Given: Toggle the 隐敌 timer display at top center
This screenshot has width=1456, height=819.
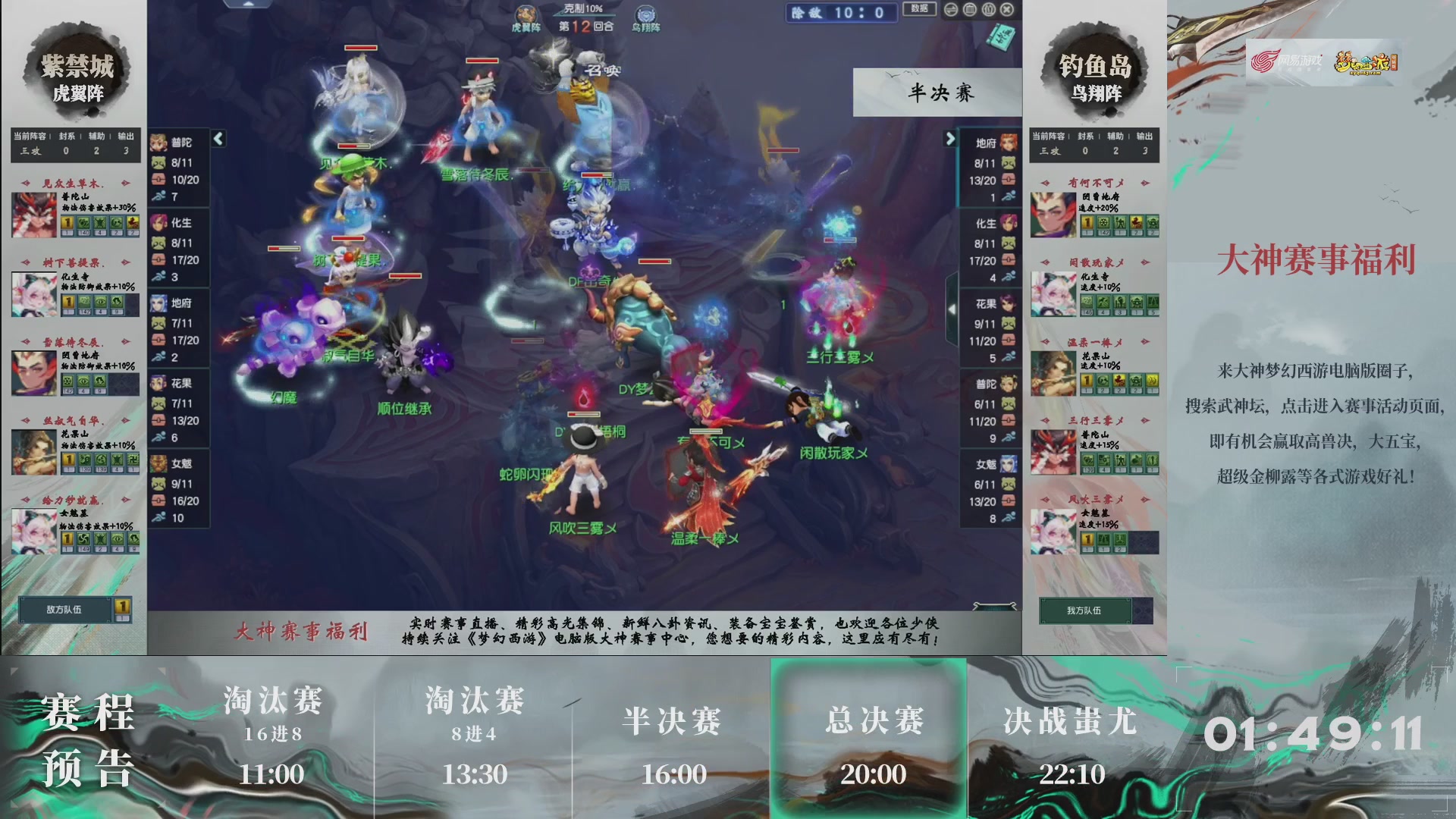Looking at the screenshot, I should [x=841, y=12].
